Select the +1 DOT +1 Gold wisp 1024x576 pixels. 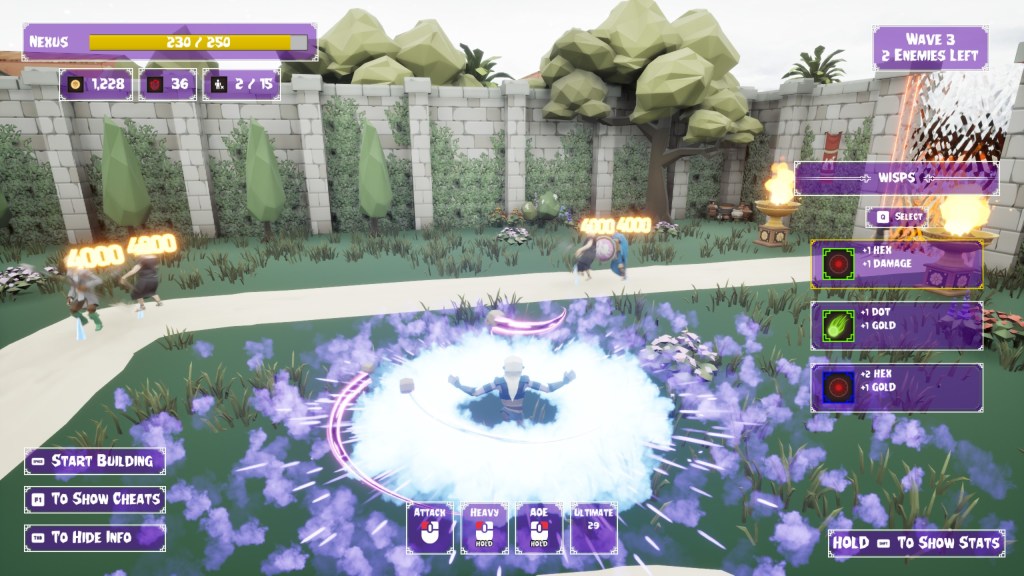pyautogui.click(x=896, y=325)
